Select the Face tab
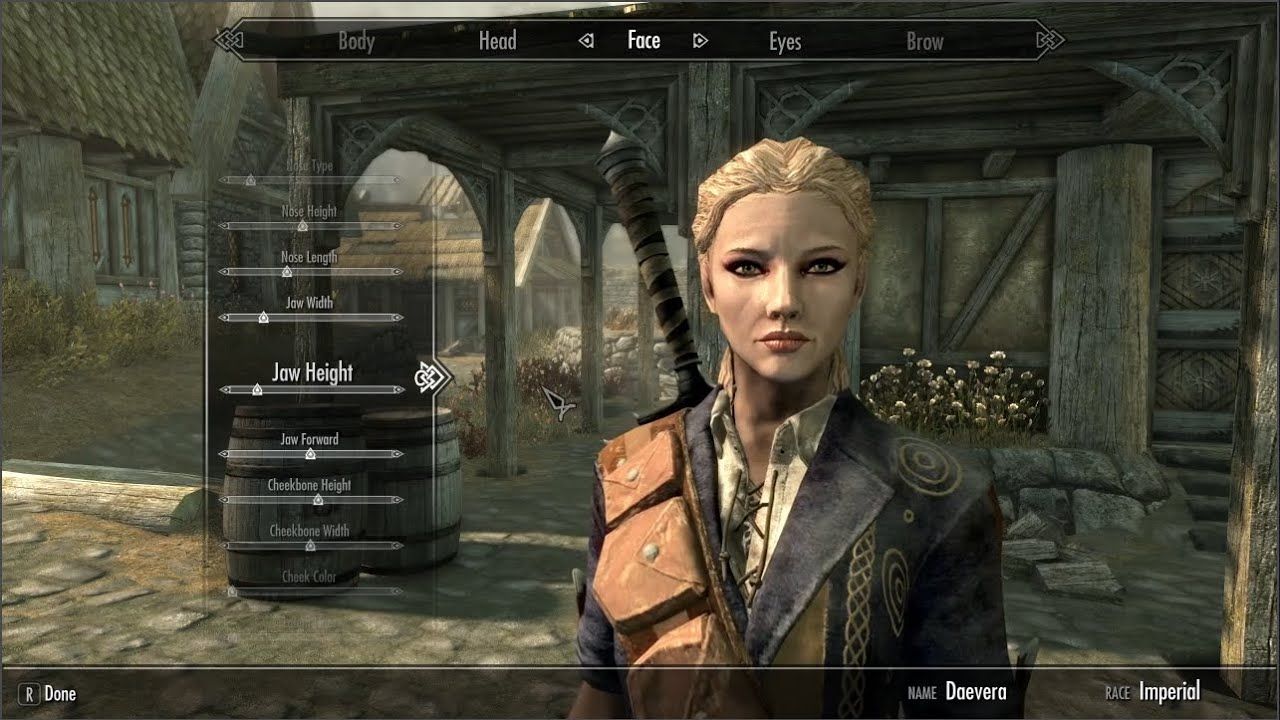 (x=644, y=41)
